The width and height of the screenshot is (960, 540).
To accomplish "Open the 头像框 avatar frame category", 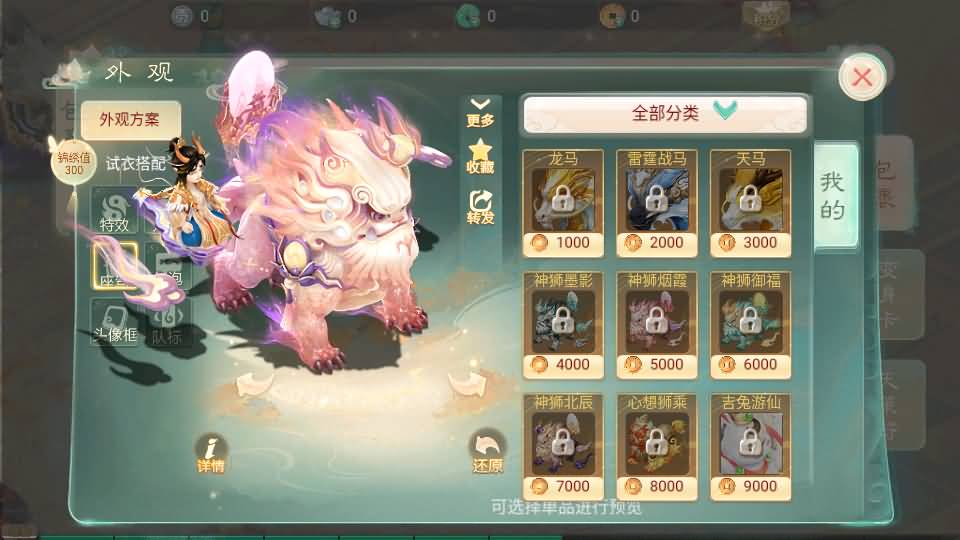I will (115, 323).
